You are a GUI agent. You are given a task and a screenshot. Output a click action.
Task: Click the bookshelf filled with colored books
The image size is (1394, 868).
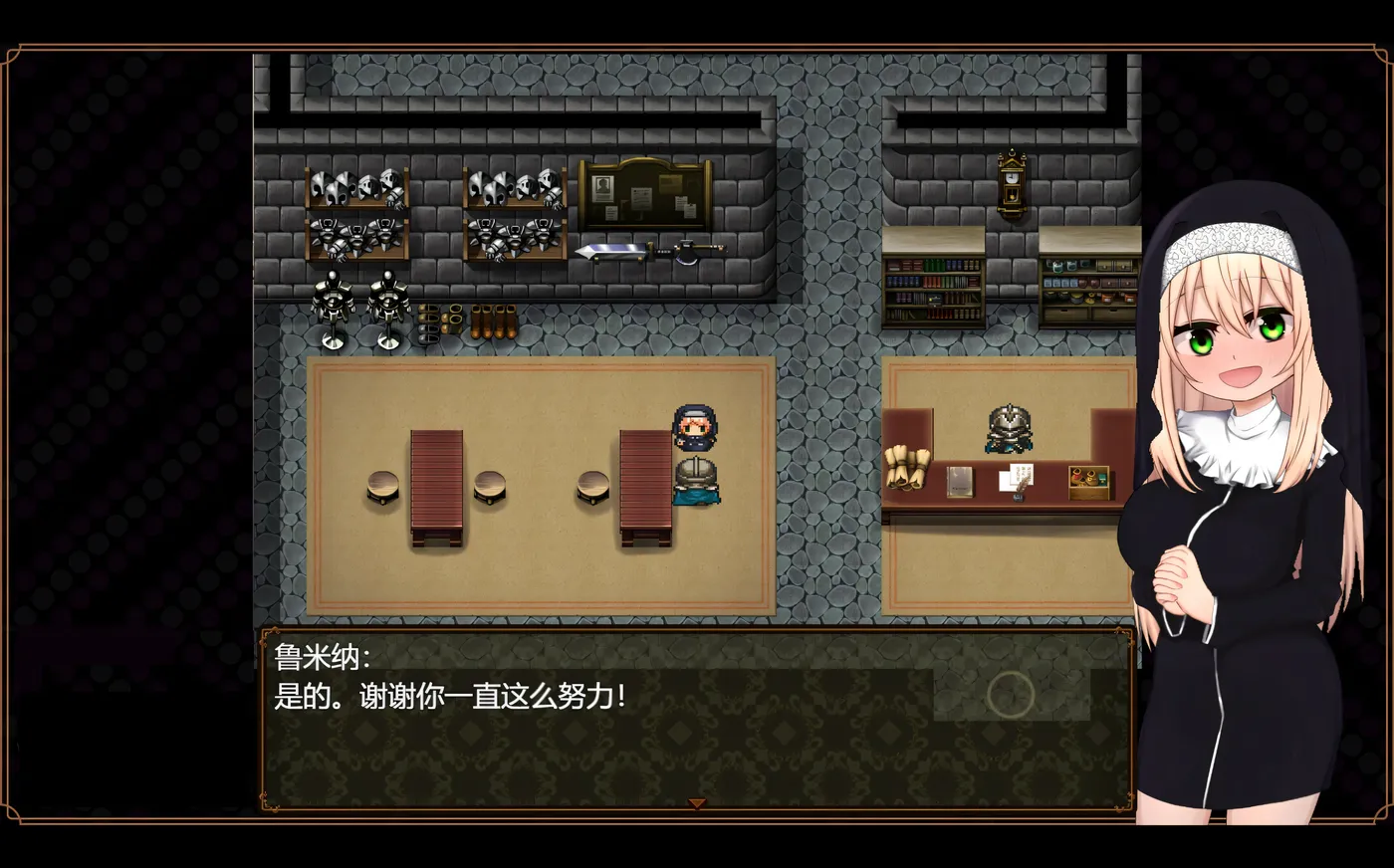934,289
